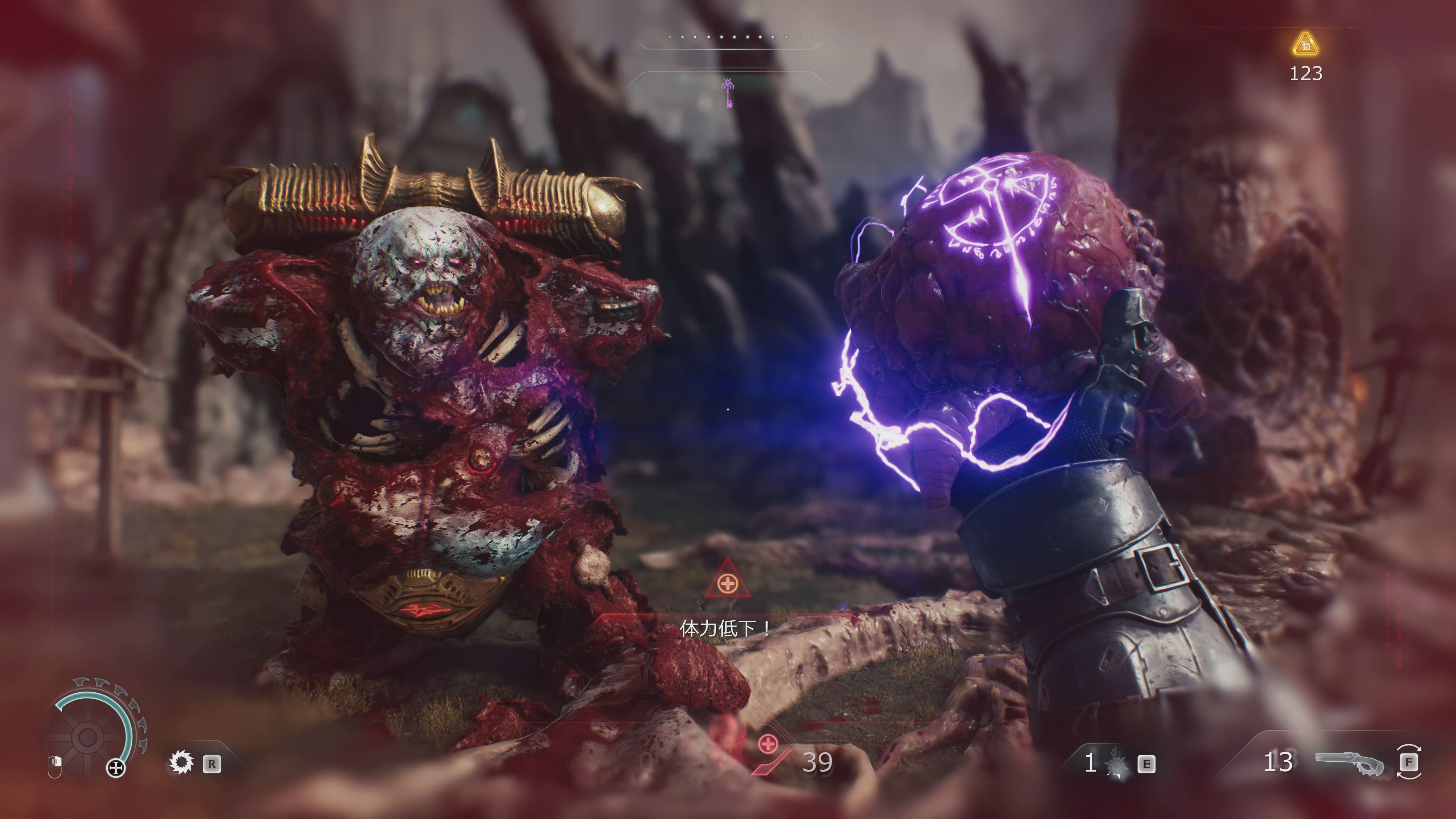
Task: Click the black cross shield emblem icon
Action: [116, 767]
